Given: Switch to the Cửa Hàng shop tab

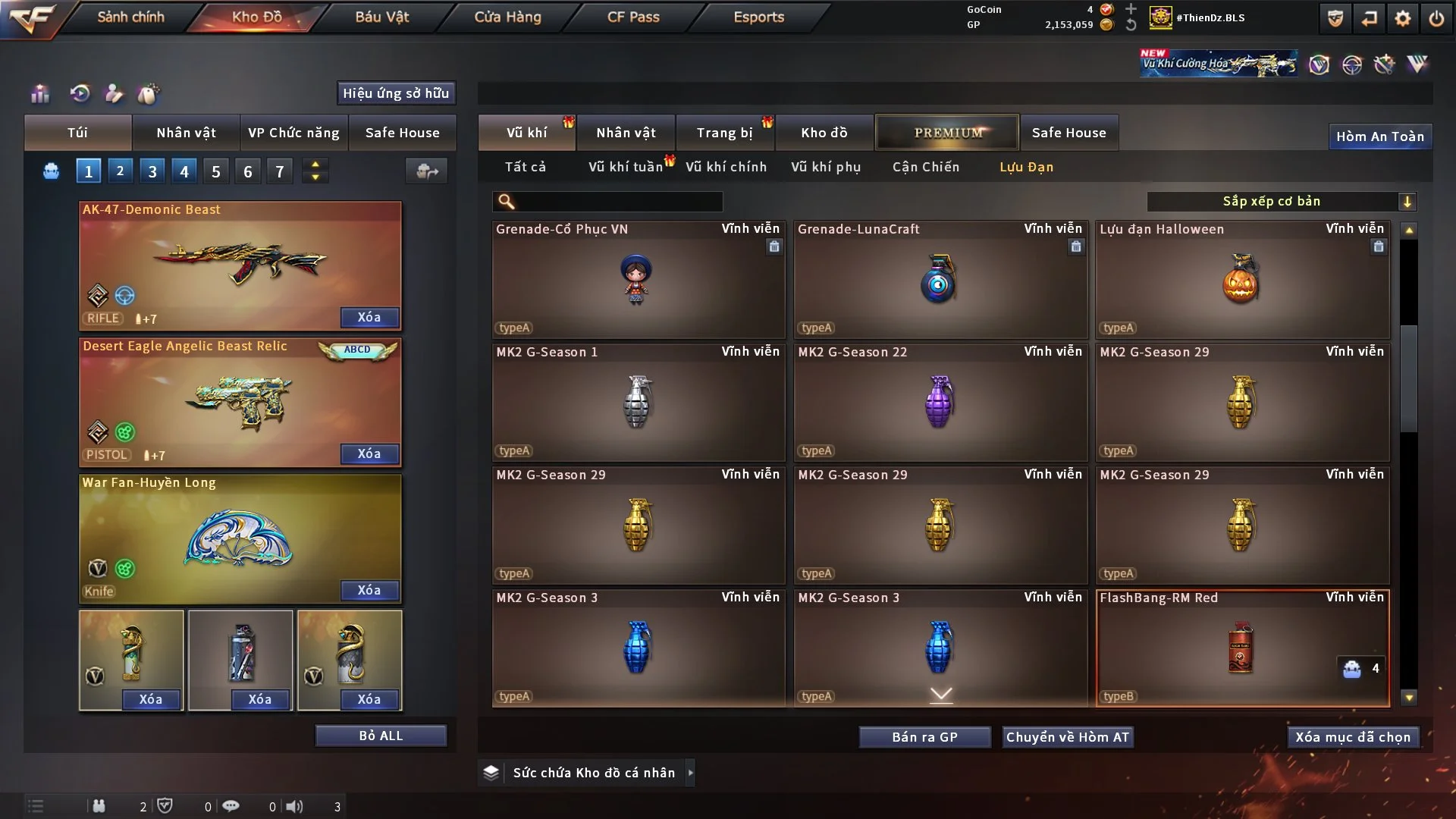Looking at the screenshot, I should pyautogui.click(x=507, y=17).
